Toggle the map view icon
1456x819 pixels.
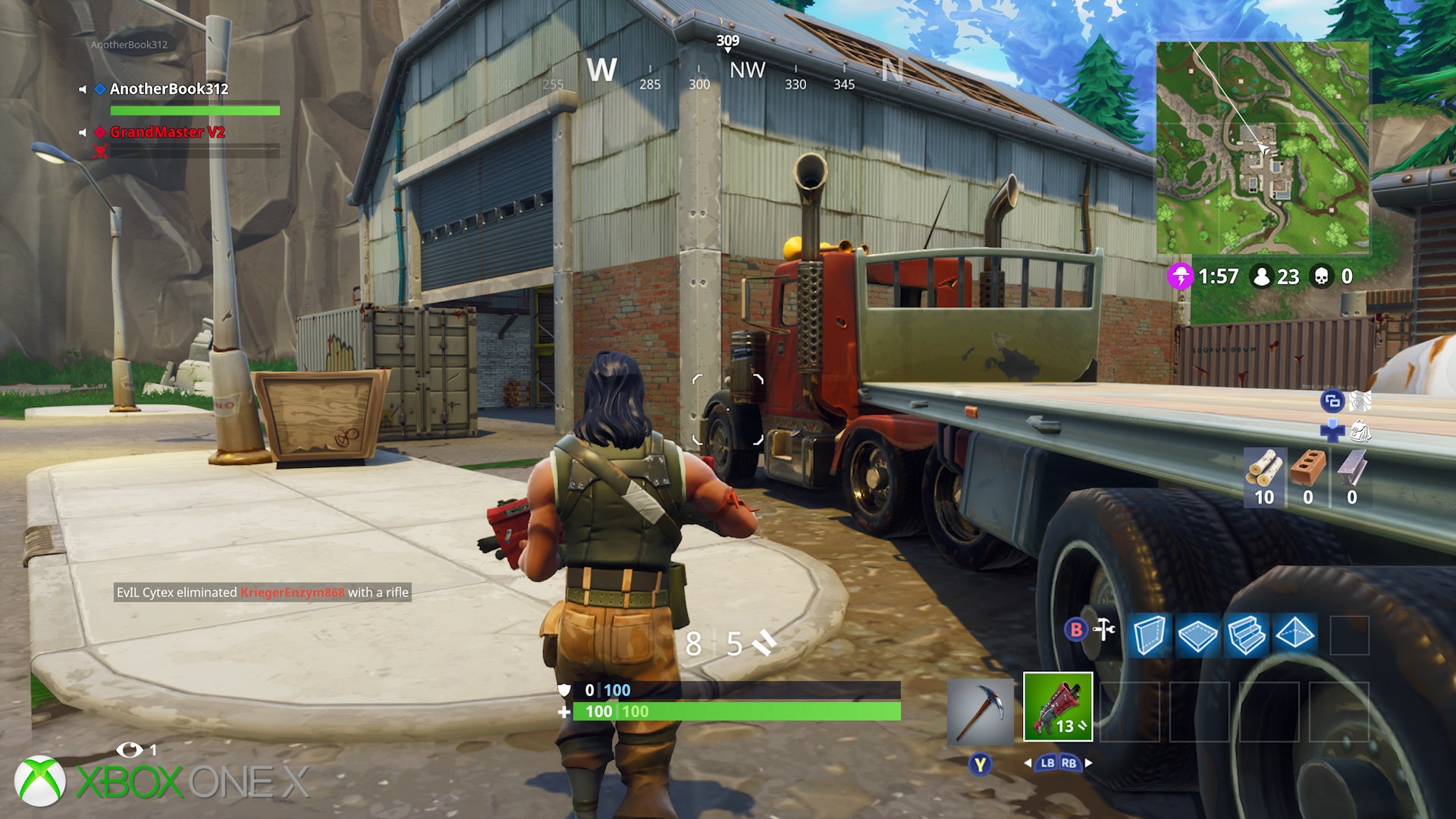pos(1360,400)
